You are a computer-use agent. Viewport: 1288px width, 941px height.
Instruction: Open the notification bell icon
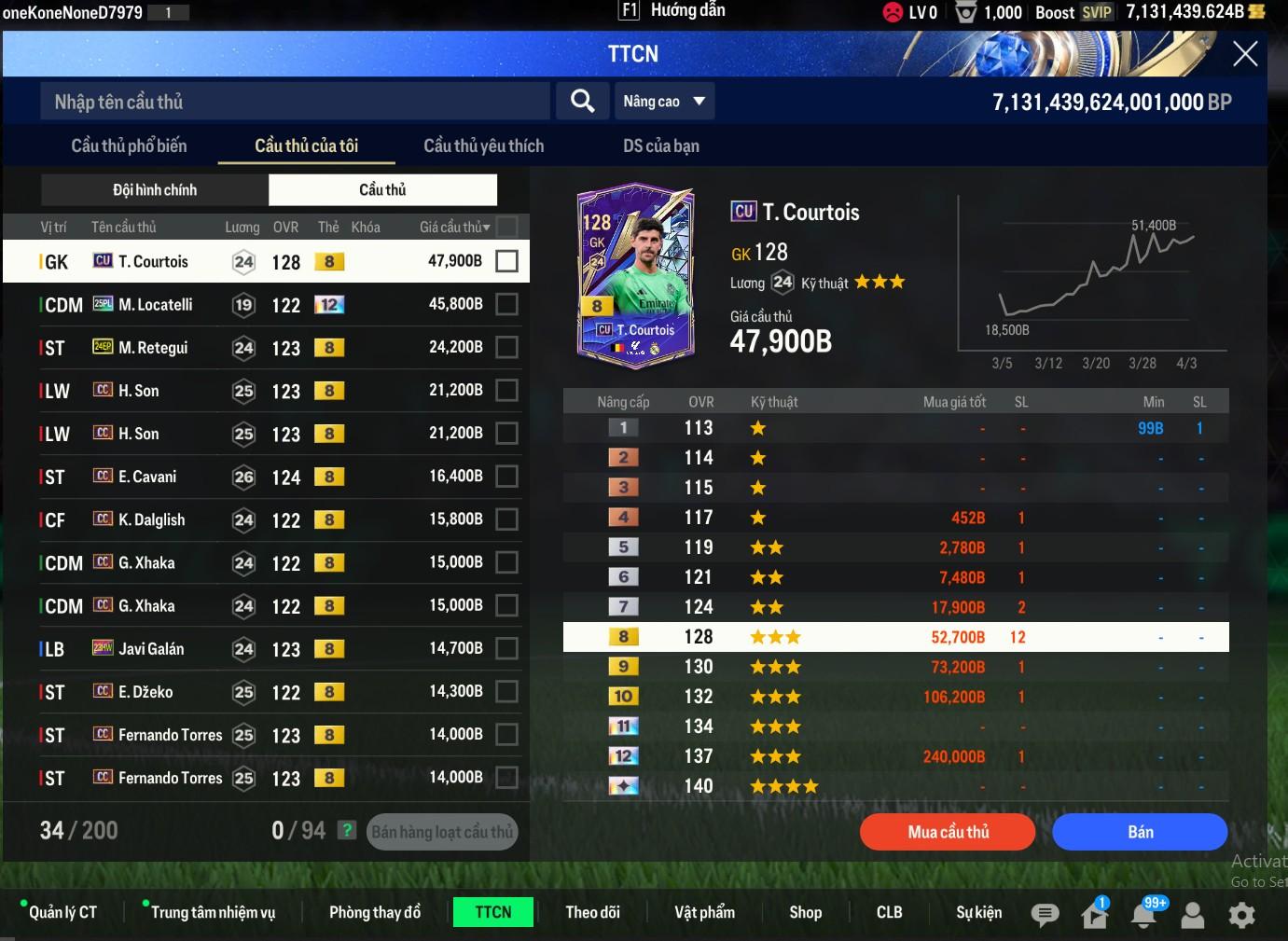1143,915
